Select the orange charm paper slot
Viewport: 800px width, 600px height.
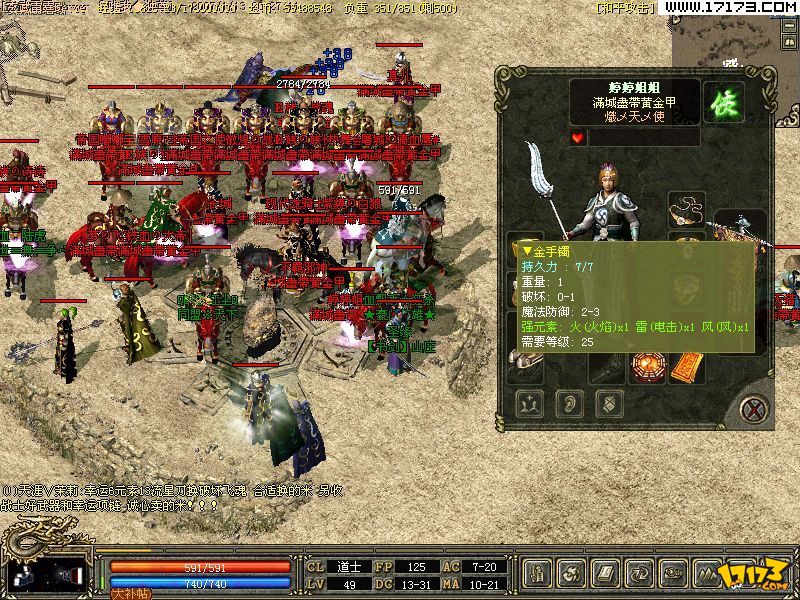tap(688, 368)
